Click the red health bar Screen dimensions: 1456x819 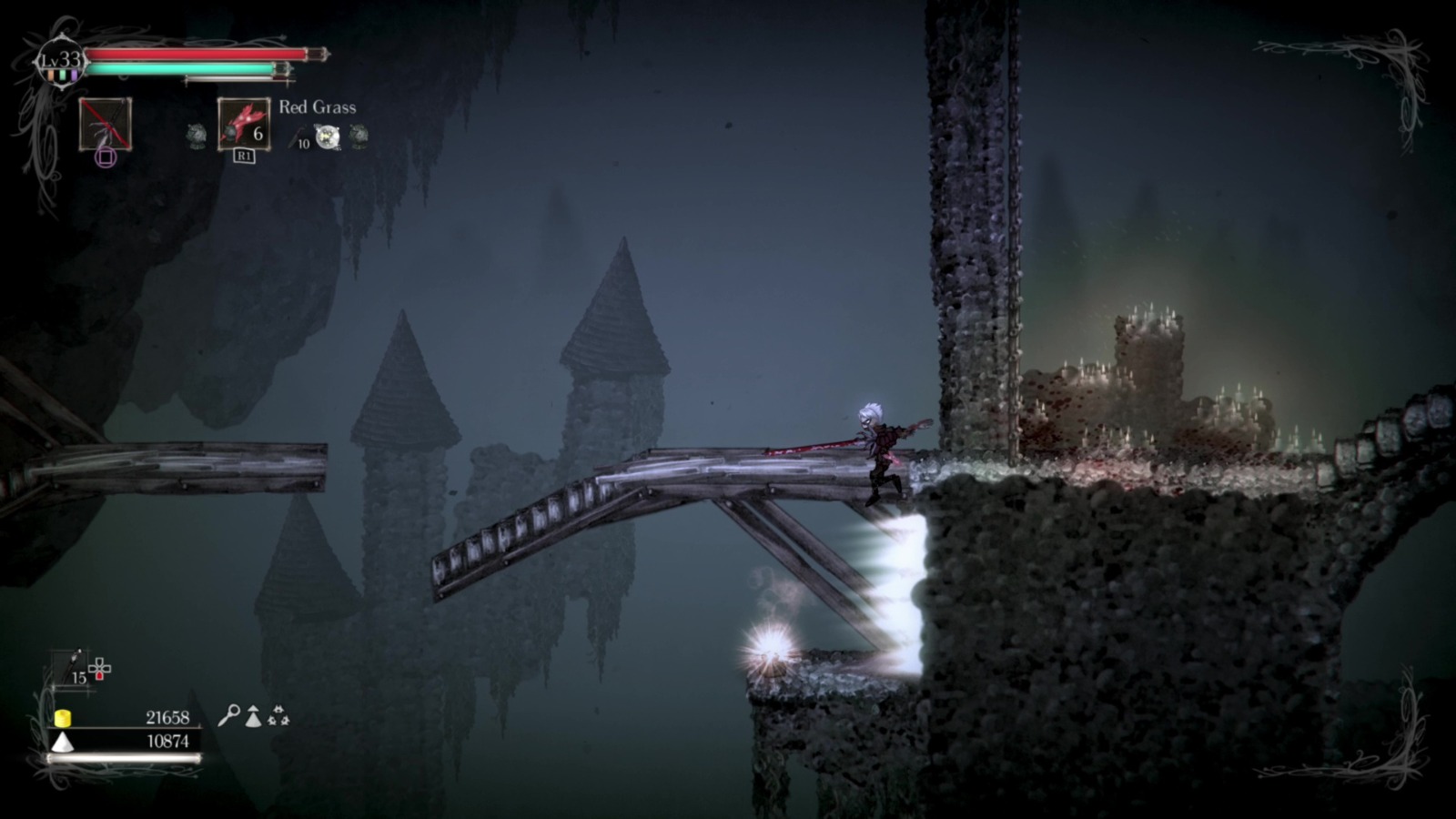pos(192,53)
